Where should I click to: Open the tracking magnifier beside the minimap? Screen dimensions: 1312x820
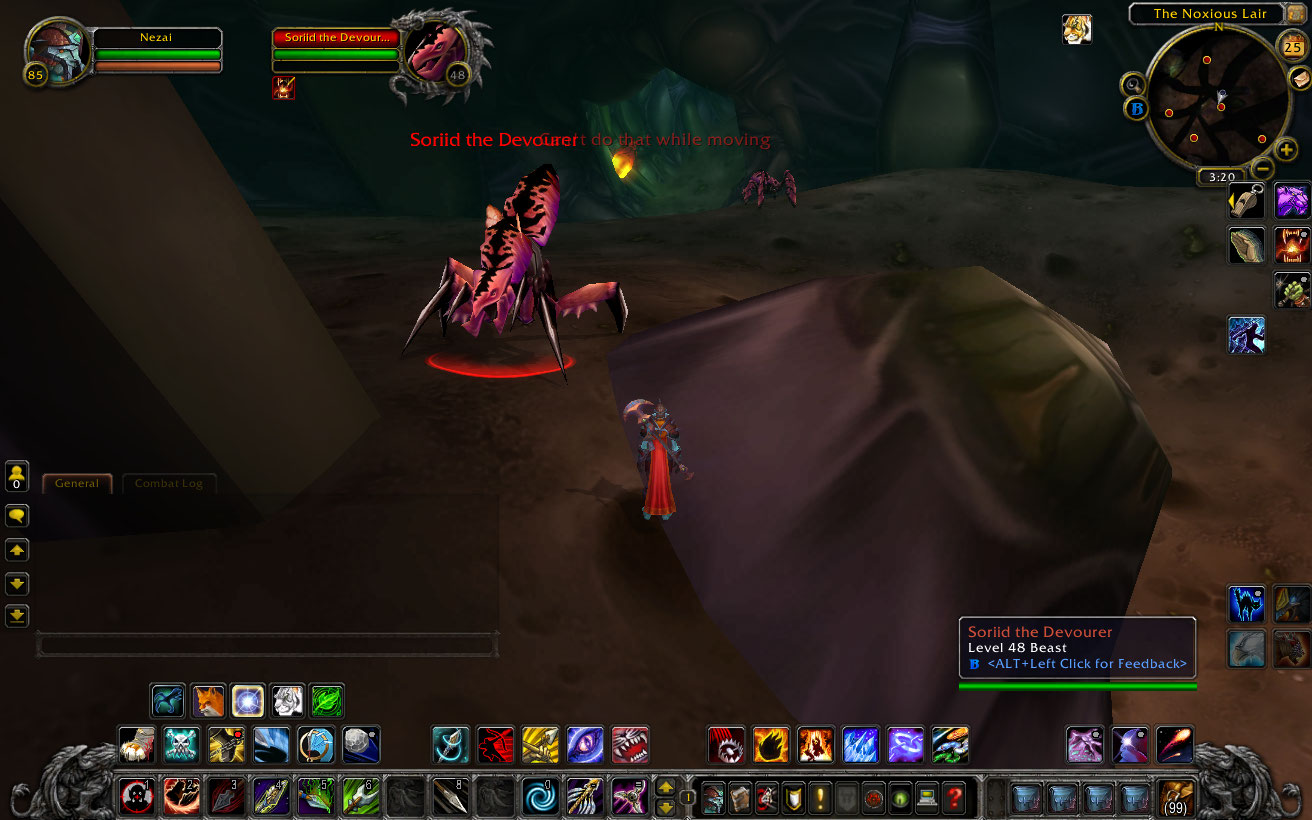pos(1134,85)
